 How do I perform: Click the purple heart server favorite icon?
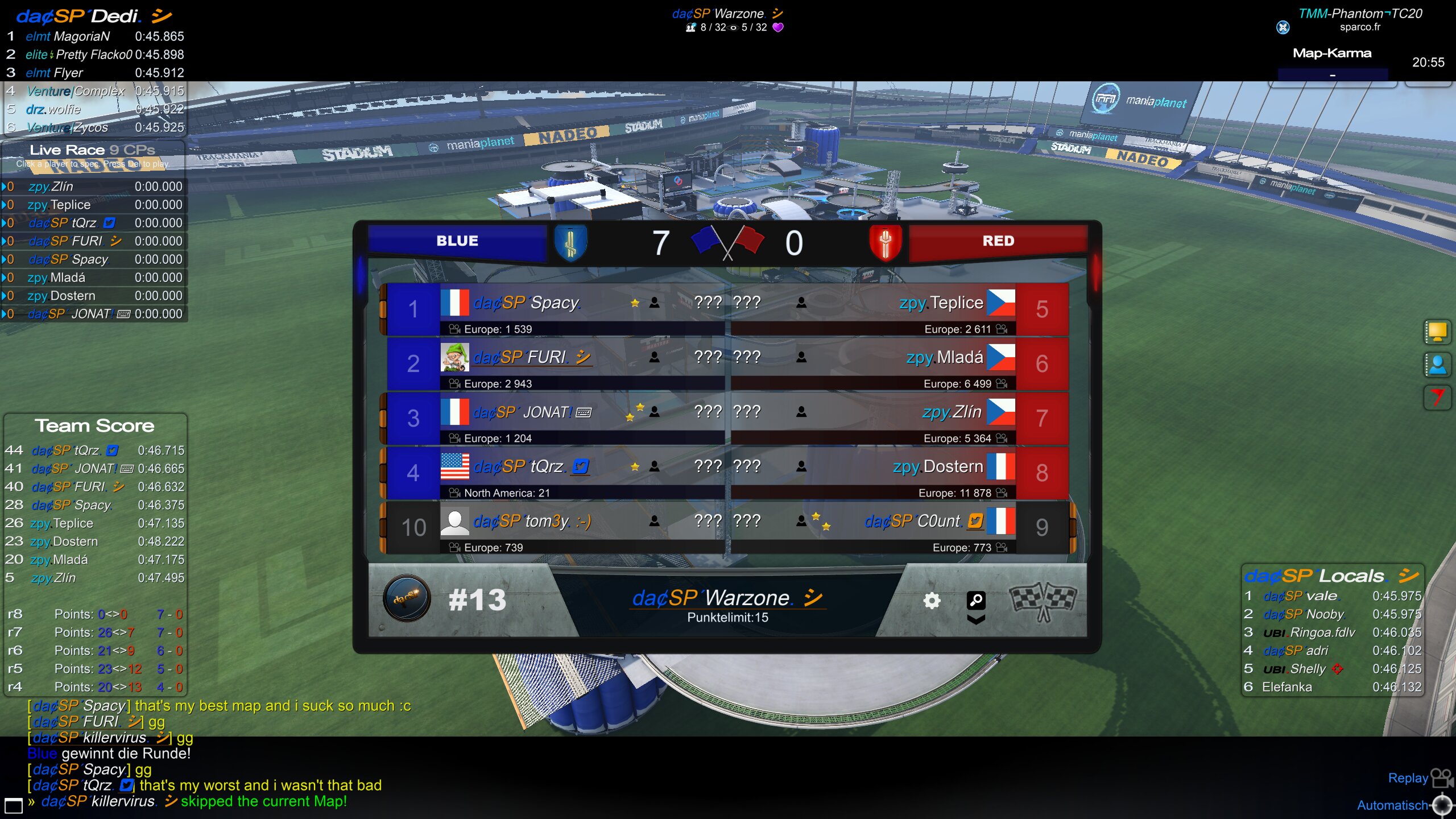[778, 27]
